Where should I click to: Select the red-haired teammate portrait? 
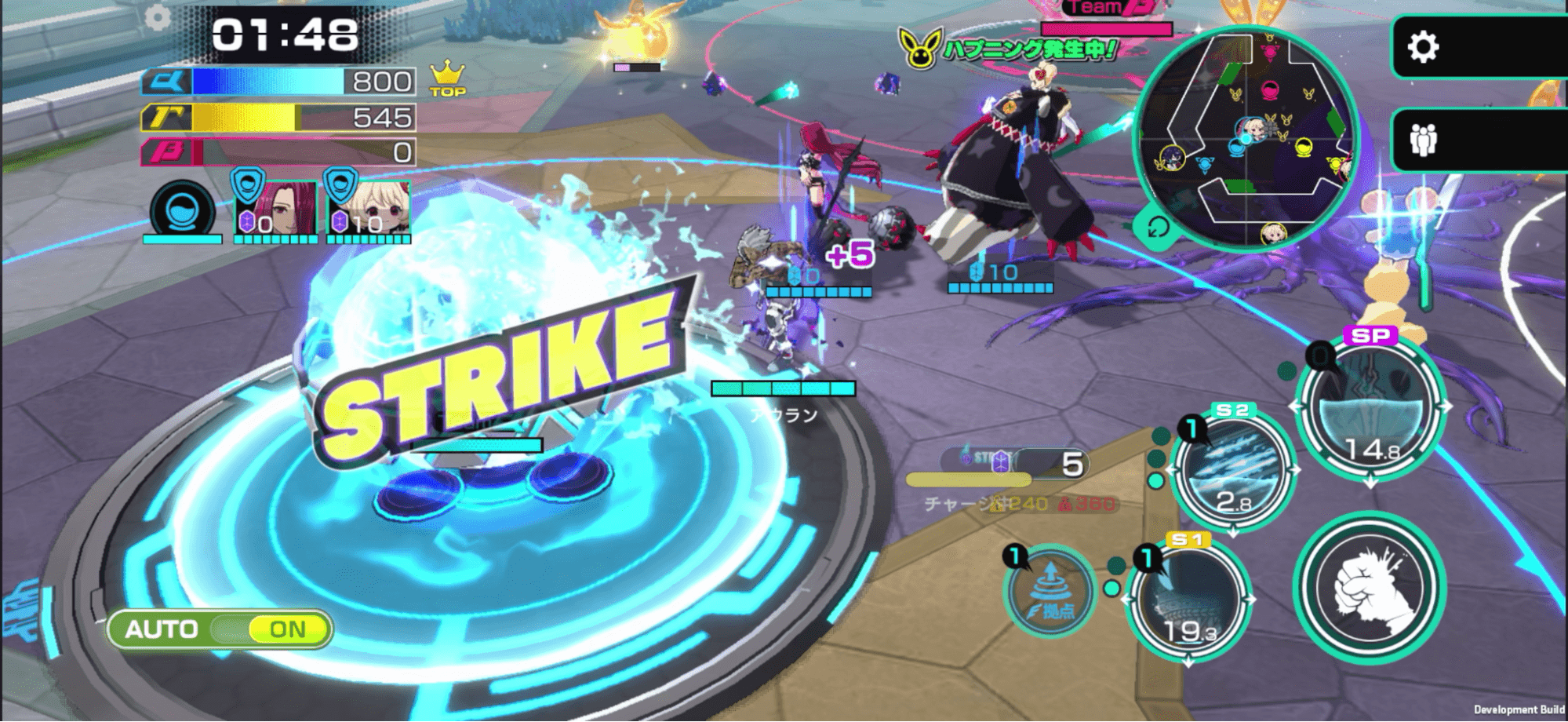pyautogui.click(x=276, y=208)
